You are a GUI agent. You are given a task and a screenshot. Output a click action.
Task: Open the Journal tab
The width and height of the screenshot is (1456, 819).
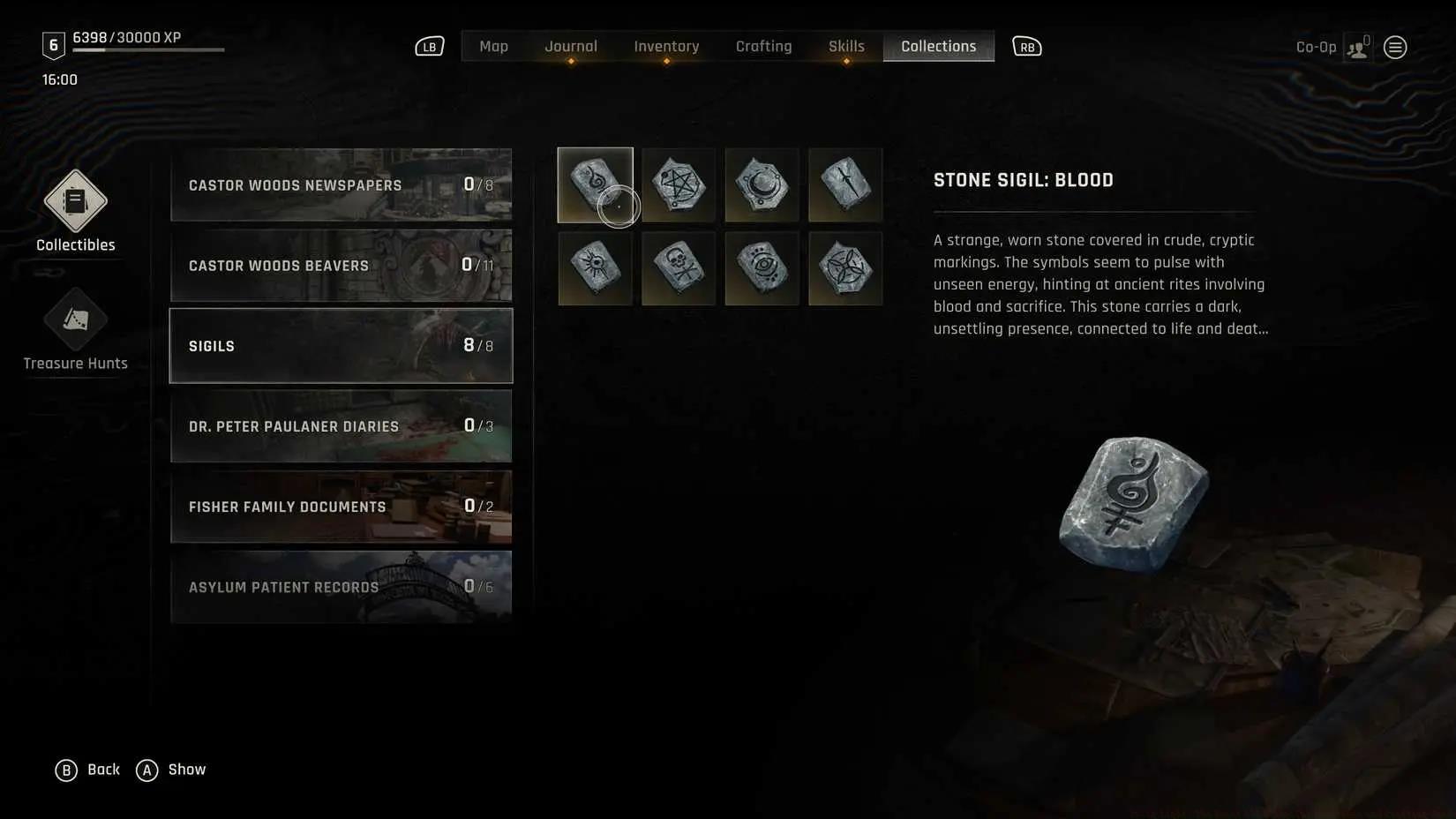coord(570,47)
